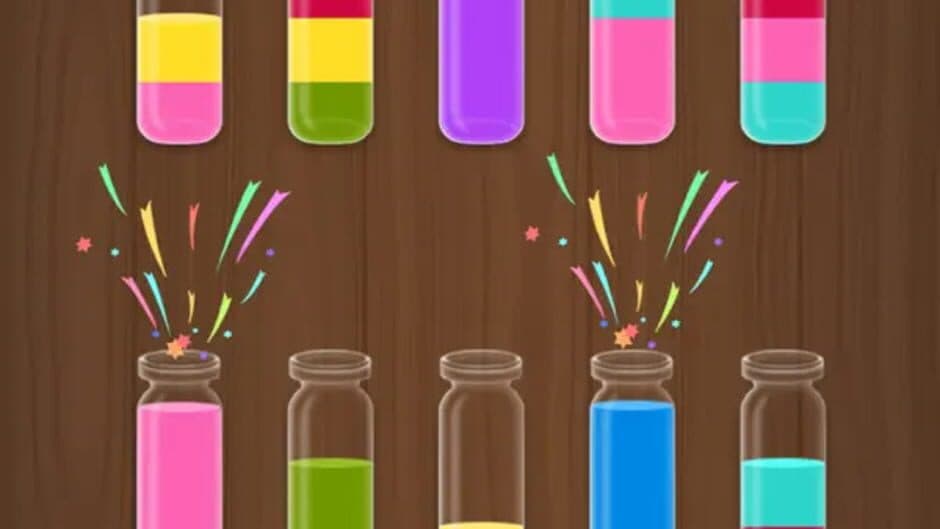This screenshot has height=529, width=940.
Task: Tap the completed all-blue bottle
Action: point(632,445)
